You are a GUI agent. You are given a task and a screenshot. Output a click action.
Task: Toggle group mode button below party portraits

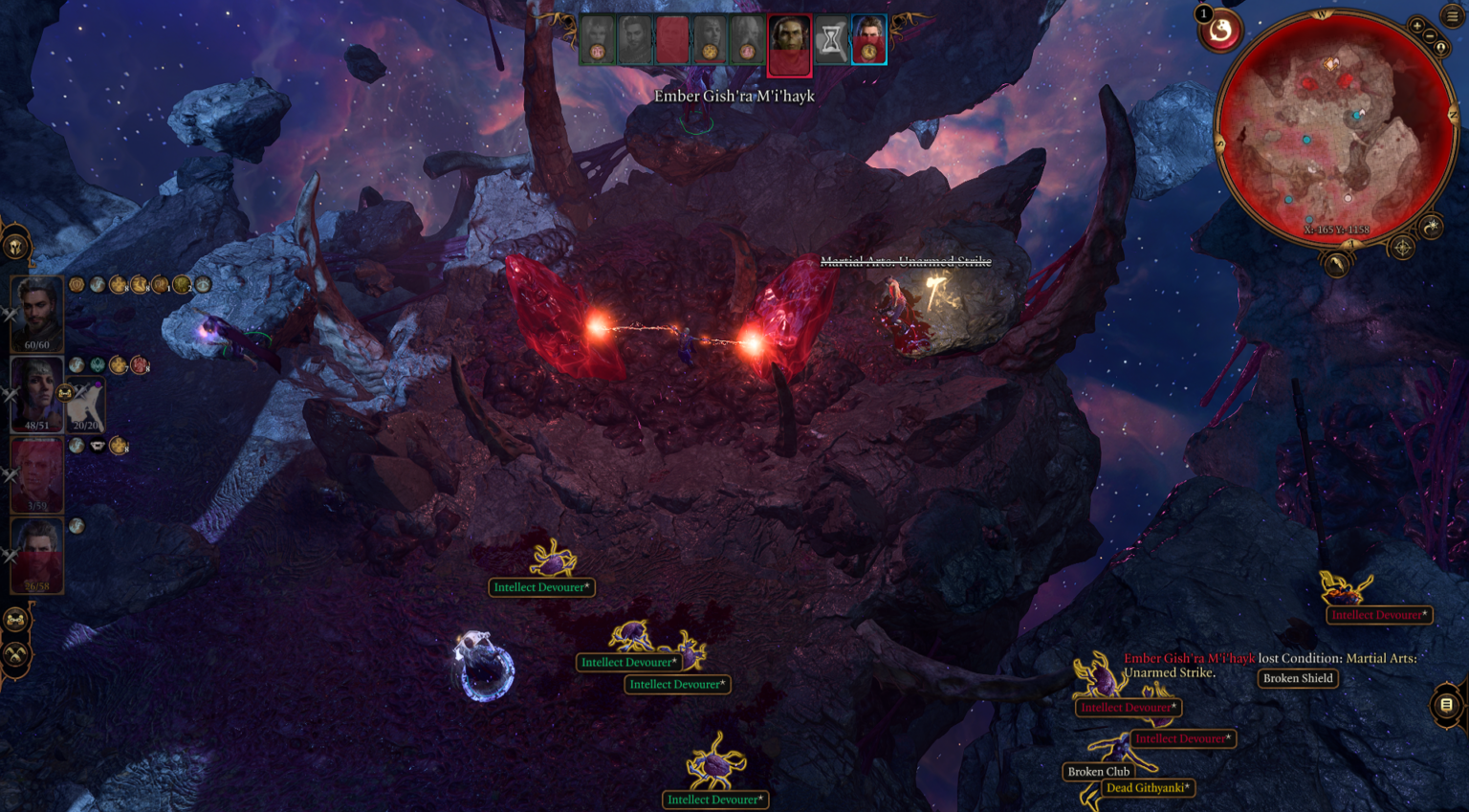16,621
